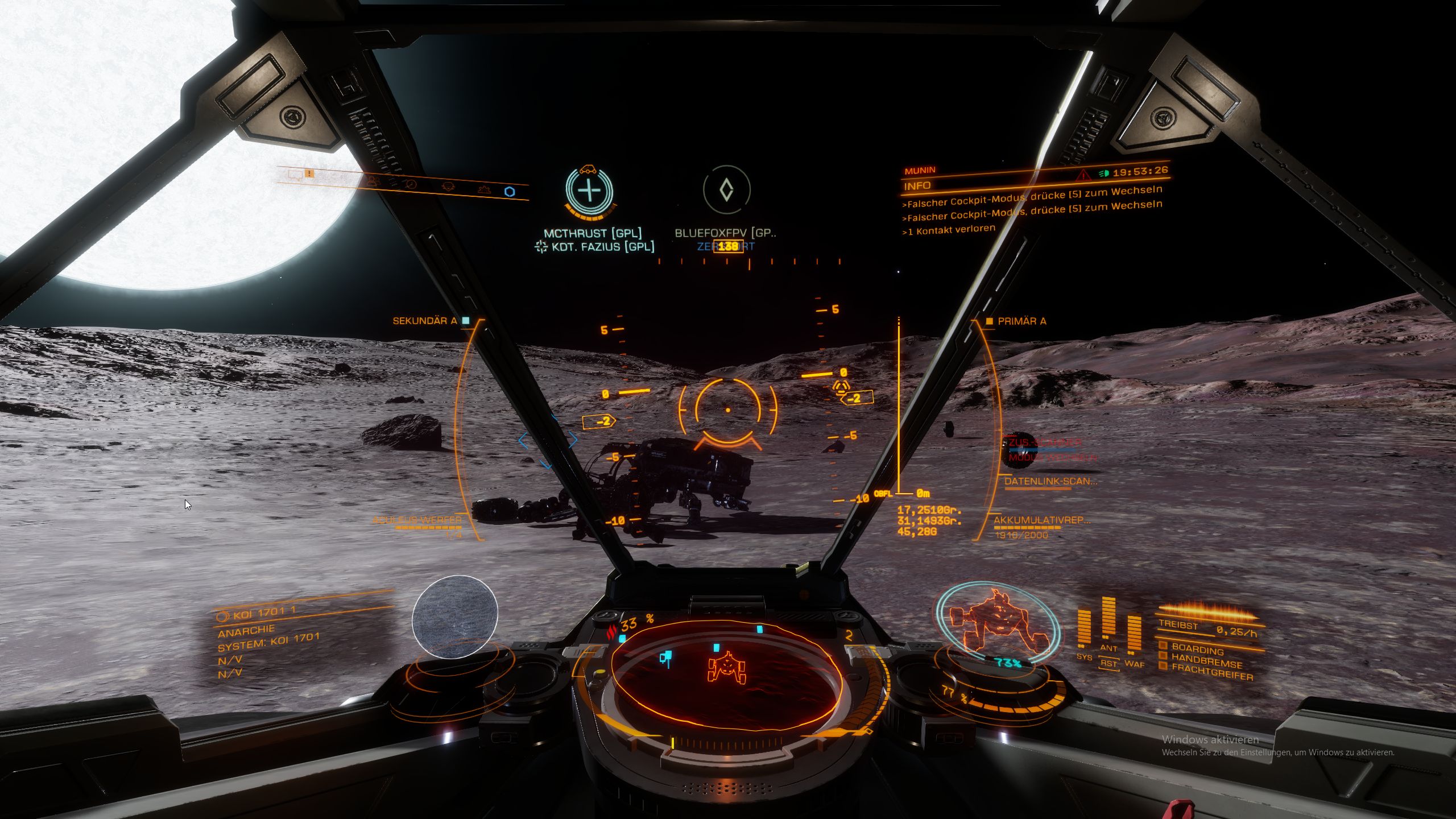
Task: Select the KOI 1701 1 location panel
Action: pyautogui.click(x=264, y=614)
